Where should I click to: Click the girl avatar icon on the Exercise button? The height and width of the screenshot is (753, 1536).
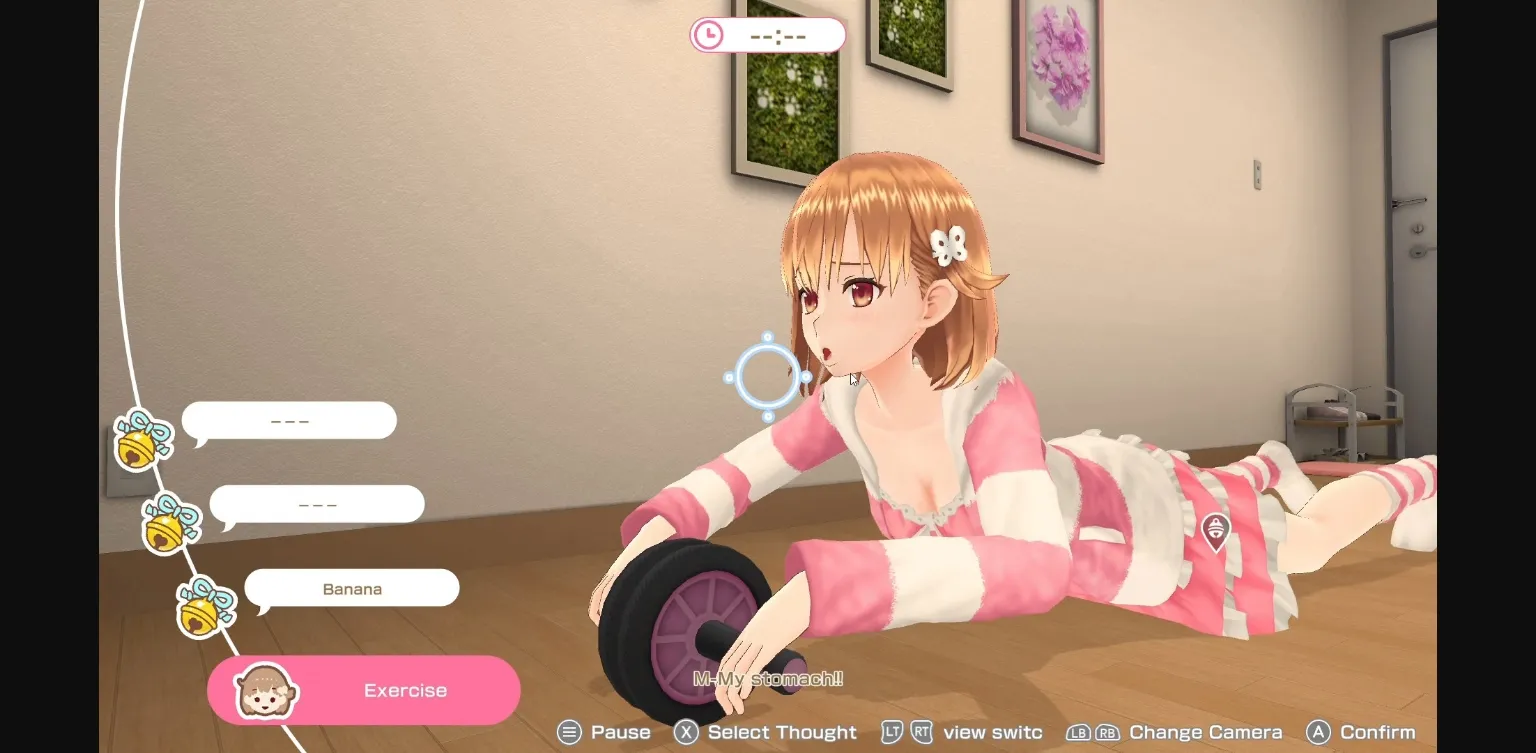point(266,689)
